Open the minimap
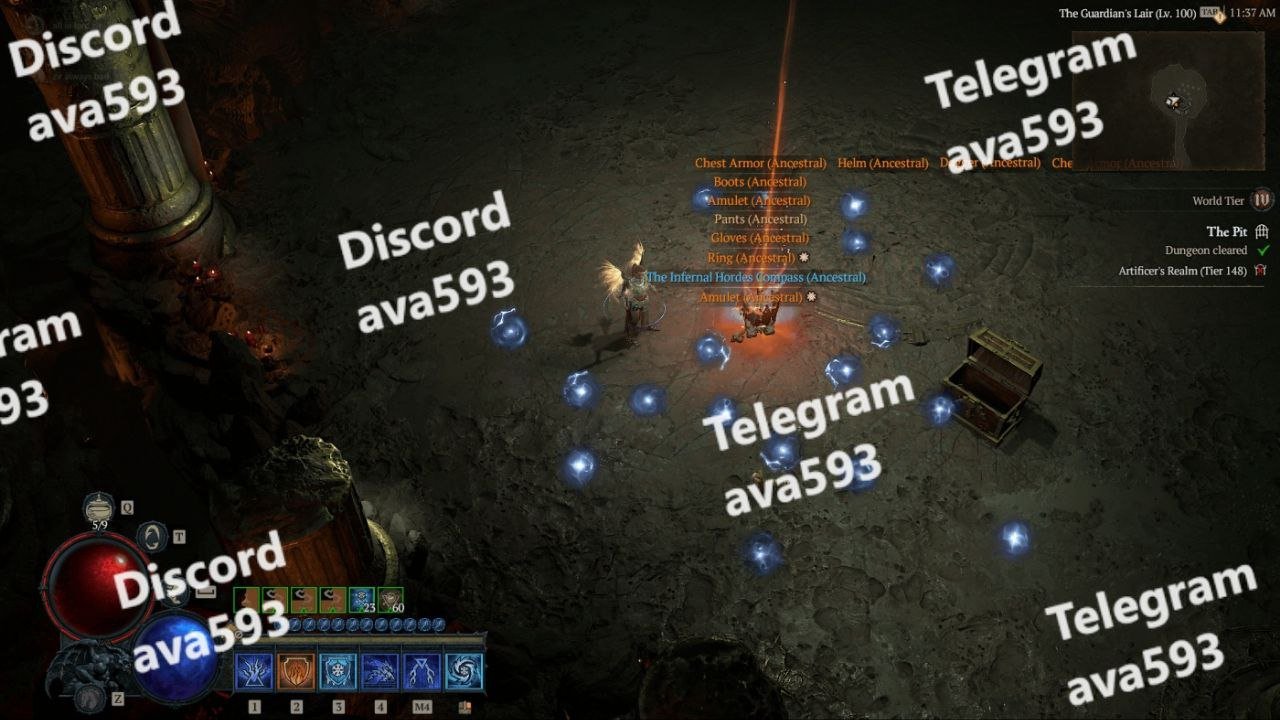The height and width of the screenshot is (720, 1280). point(1167,101)
